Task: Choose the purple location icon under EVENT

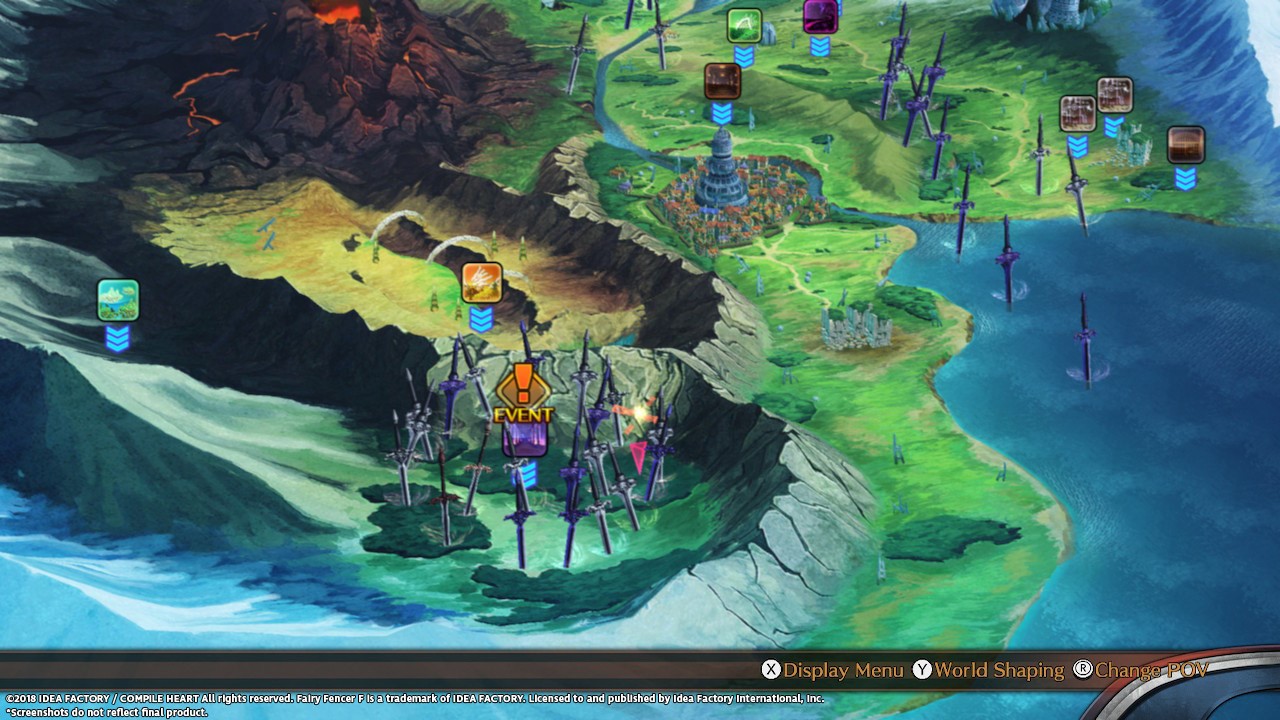Action: click(x=524, y=440)
